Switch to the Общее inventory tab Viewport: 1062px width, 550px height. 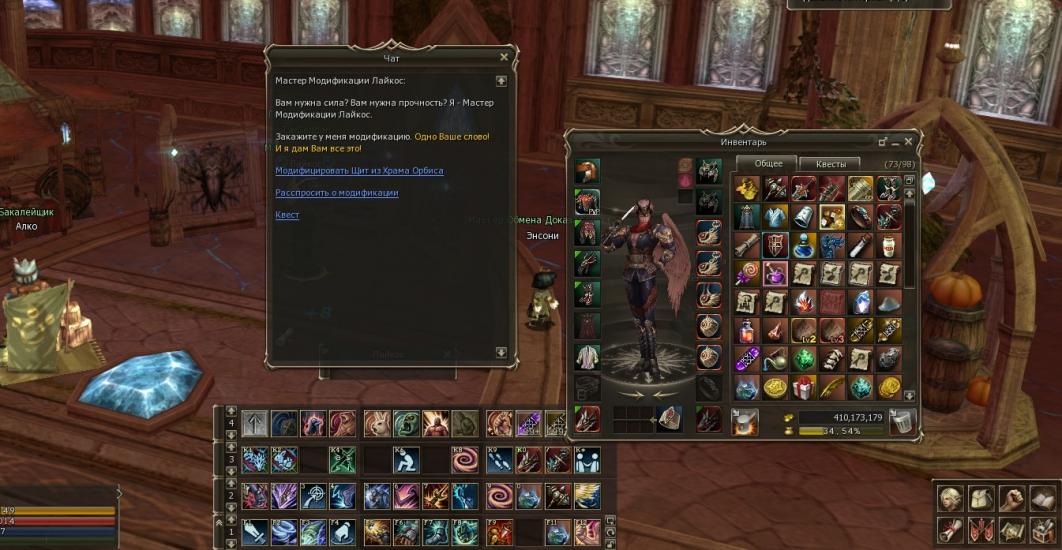coord(768,164)
